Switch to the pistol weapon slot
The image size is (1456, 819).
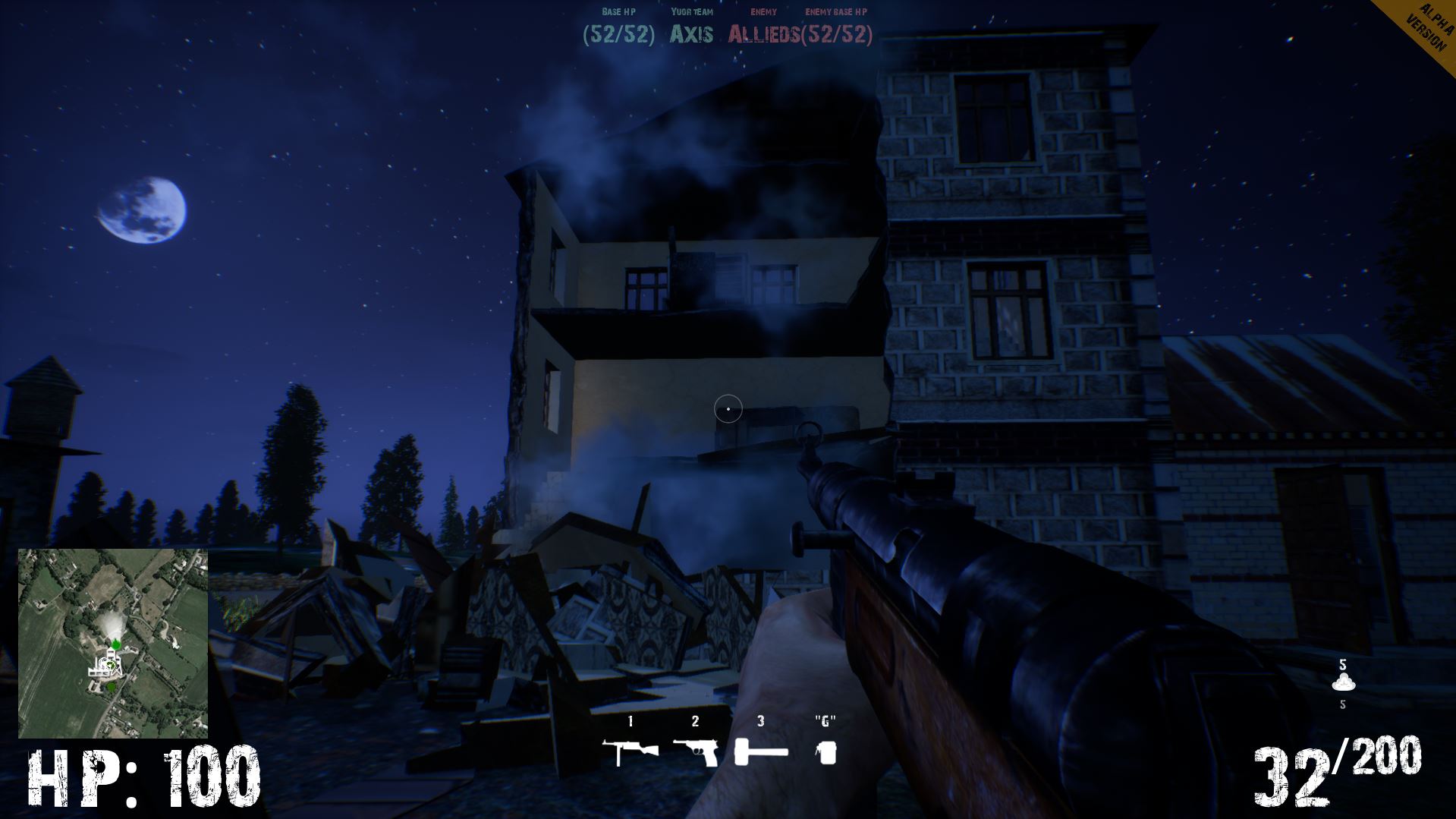tap(695, 751)
